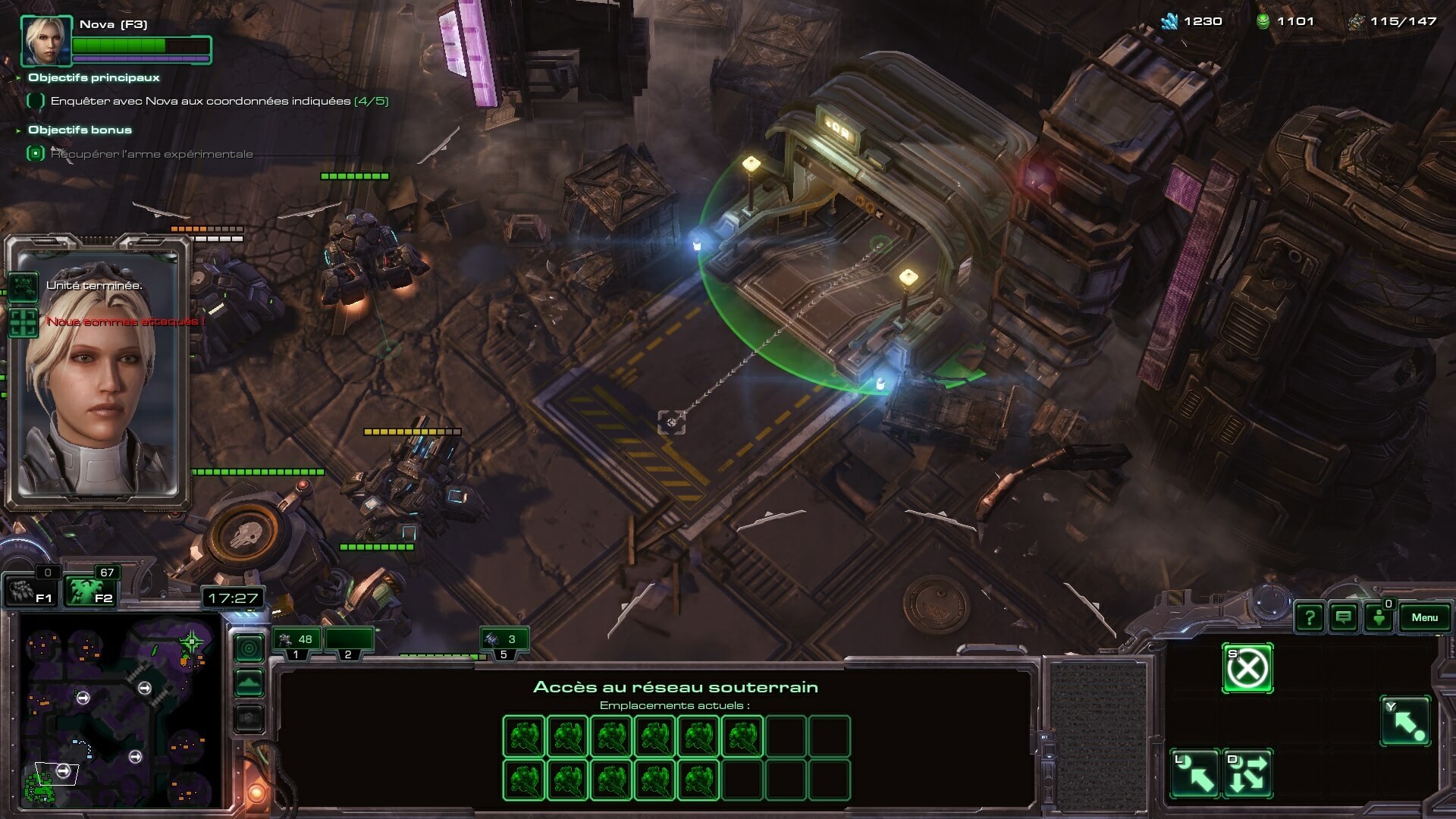
Task: Collapse the Objectifs bonus section
Action: (18, 130)
